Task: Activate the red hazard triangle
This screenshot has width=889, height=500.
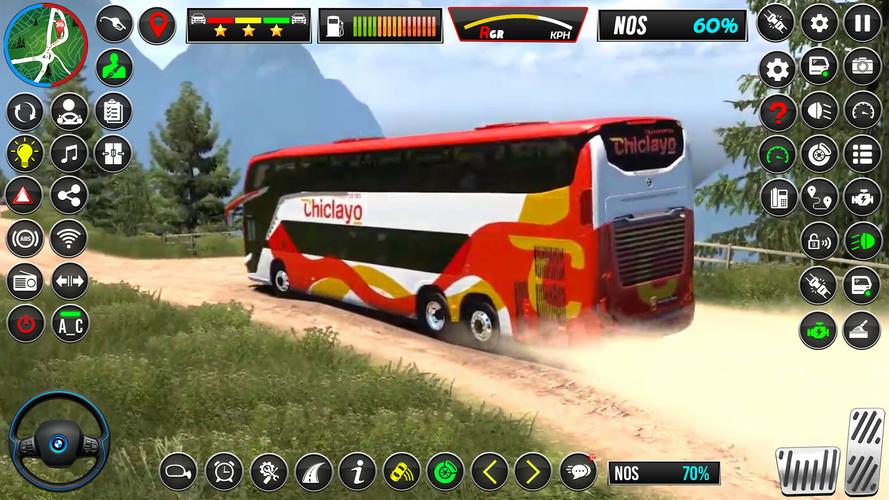Action: [x=25, y=195]
